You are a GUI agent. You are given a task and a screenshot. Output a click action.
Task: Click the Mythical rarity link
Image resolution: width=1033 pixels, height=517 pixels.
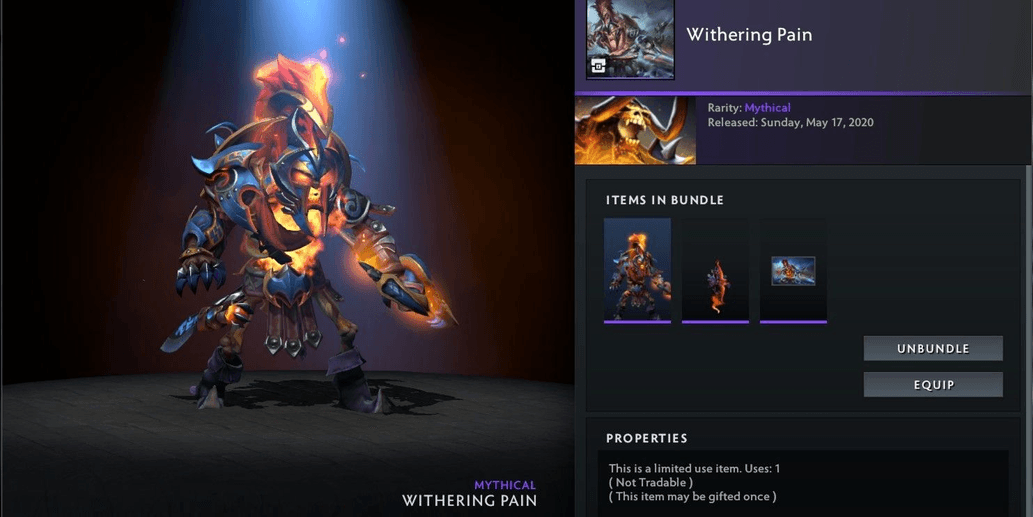[767, 108]
